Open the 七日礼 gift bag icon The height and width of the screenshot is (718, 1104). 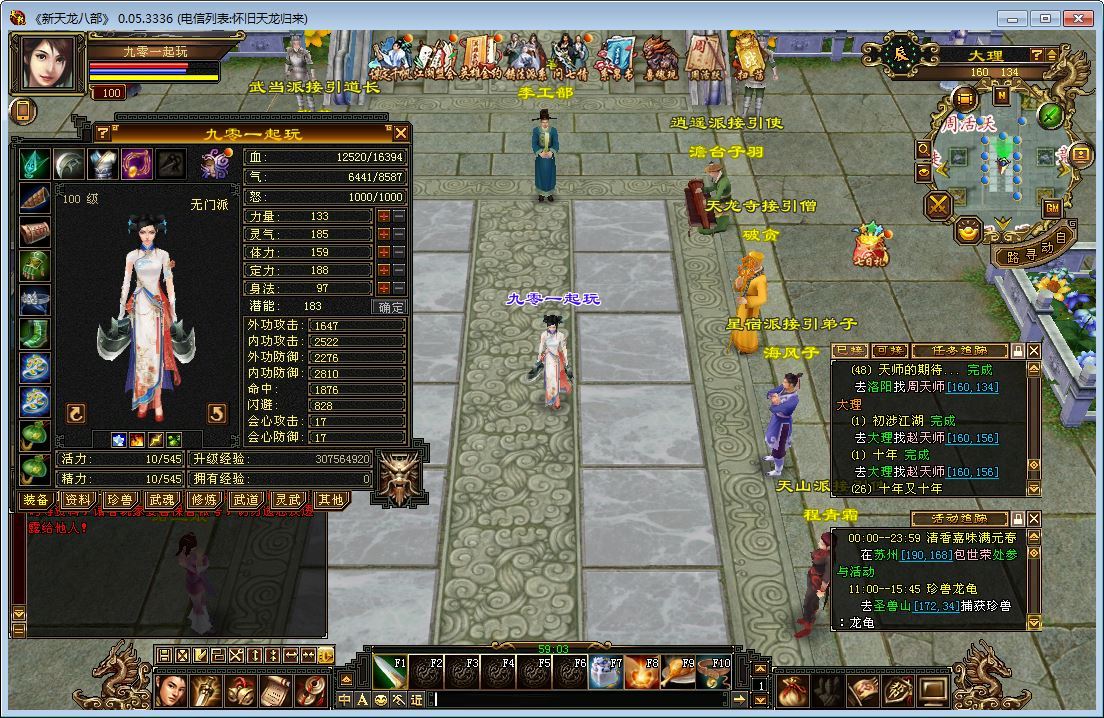point(868,245)
